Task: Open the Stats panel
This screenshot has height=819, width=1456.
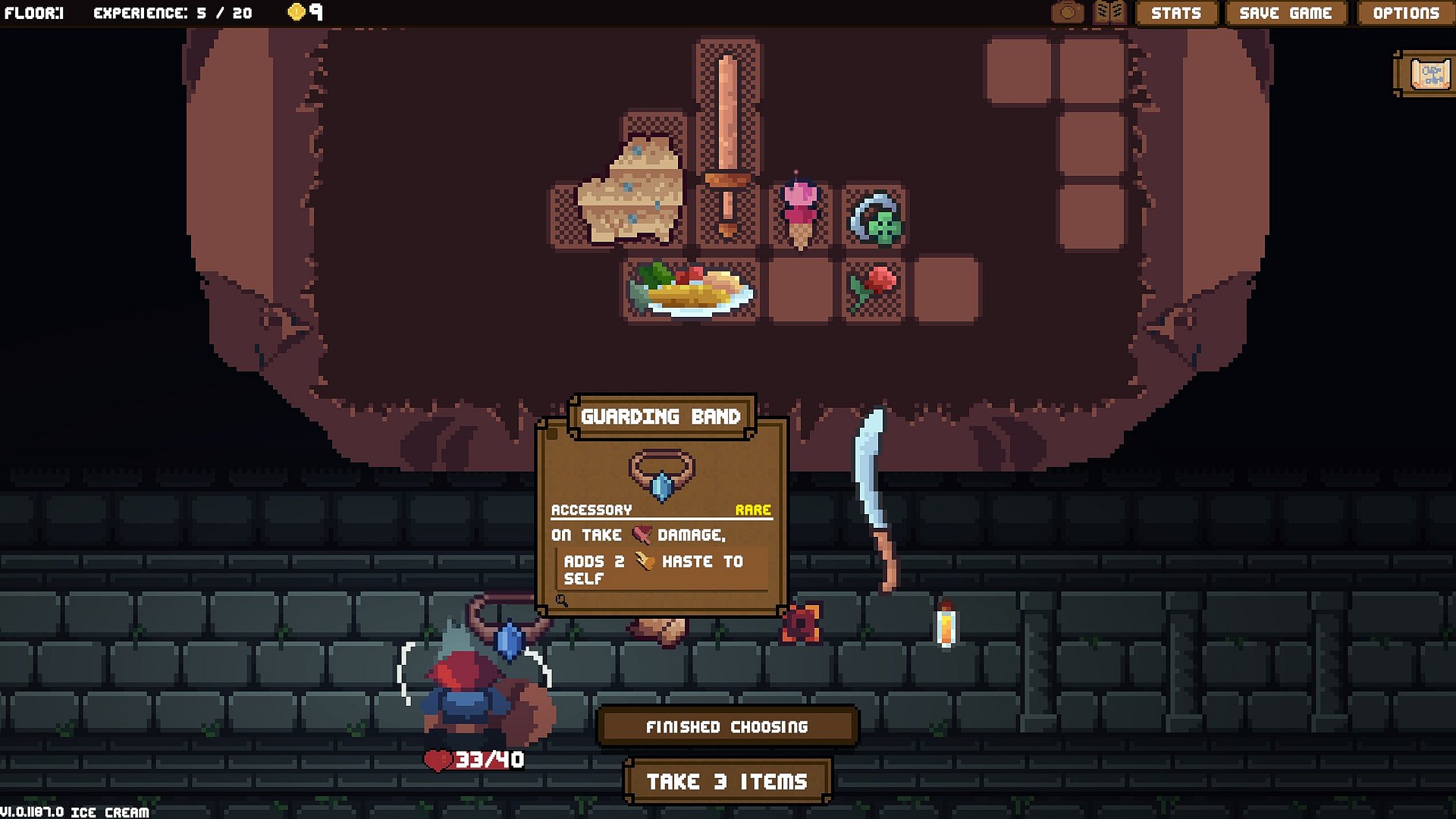Action: click(1175, 13)
